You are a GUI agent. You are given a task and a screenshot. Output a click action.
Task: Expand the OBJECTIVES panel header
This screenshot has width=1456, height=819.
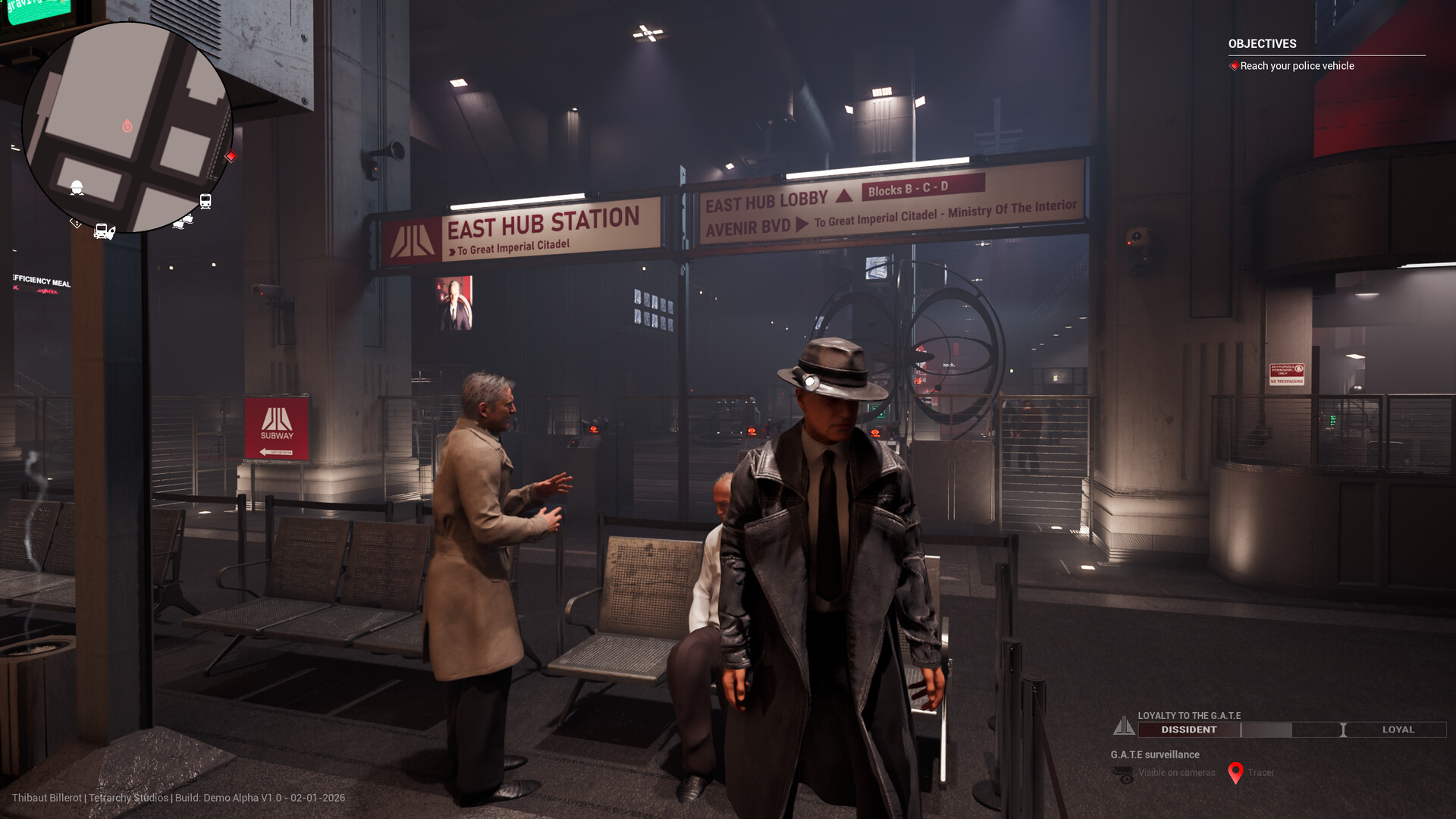pyautogui.click(x=1261, y=44)
